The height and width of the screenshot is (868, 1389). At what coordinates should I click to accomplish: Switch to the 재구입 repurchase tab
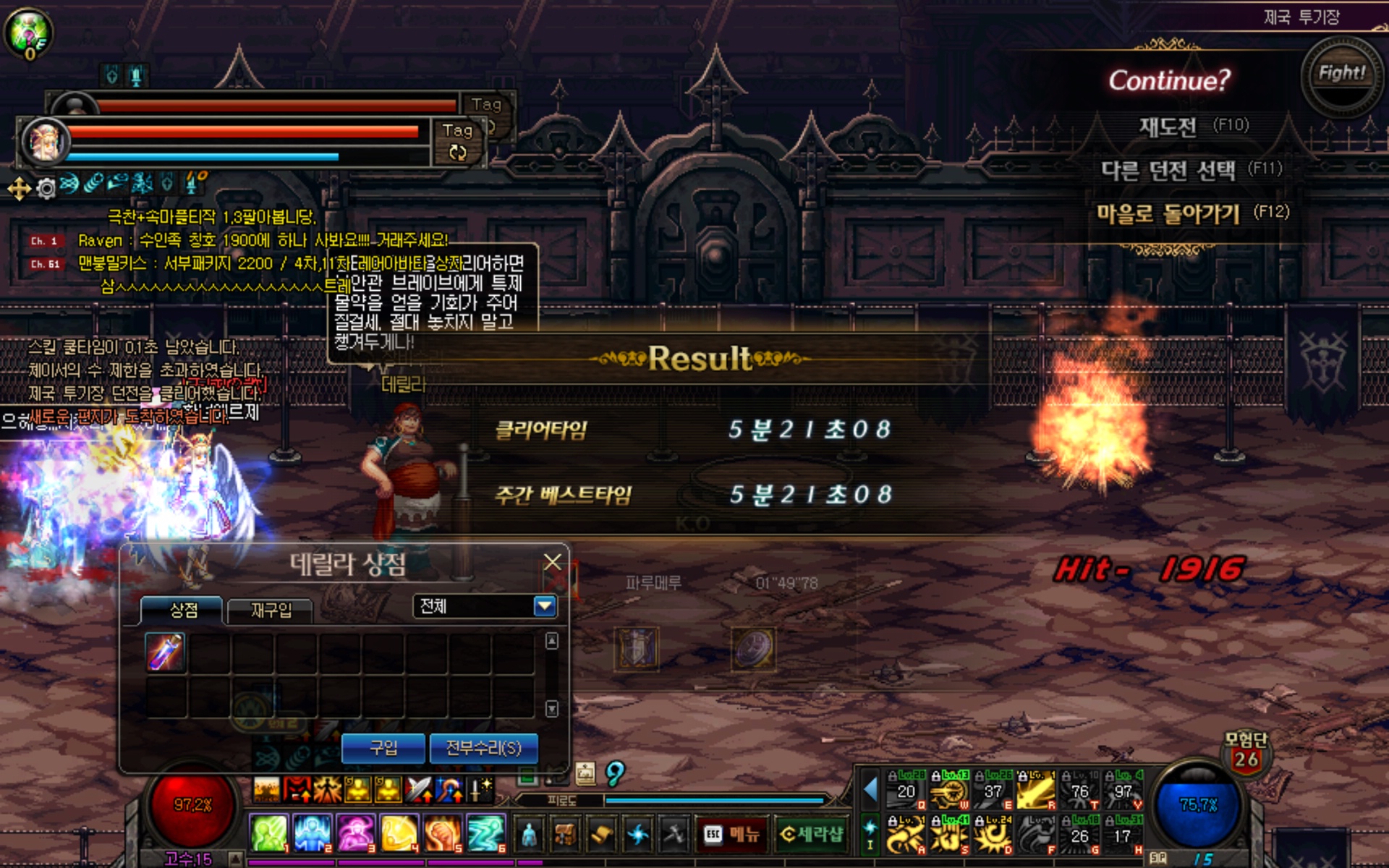click(271, 610)
